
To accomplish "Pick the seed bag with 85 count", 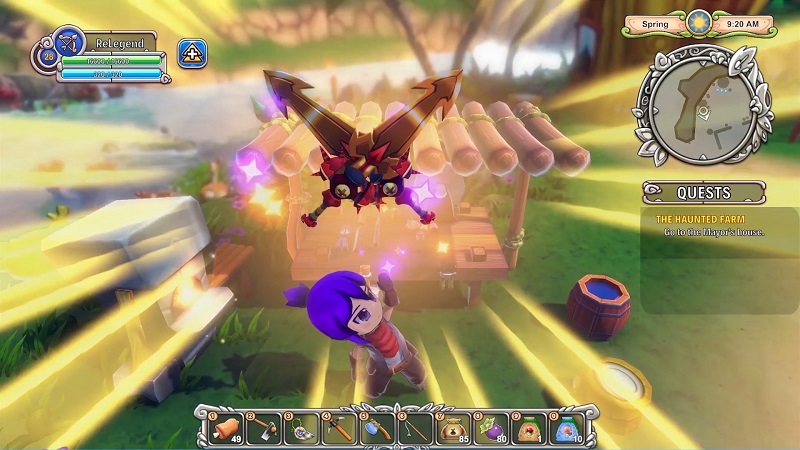I will click(451, 426).
